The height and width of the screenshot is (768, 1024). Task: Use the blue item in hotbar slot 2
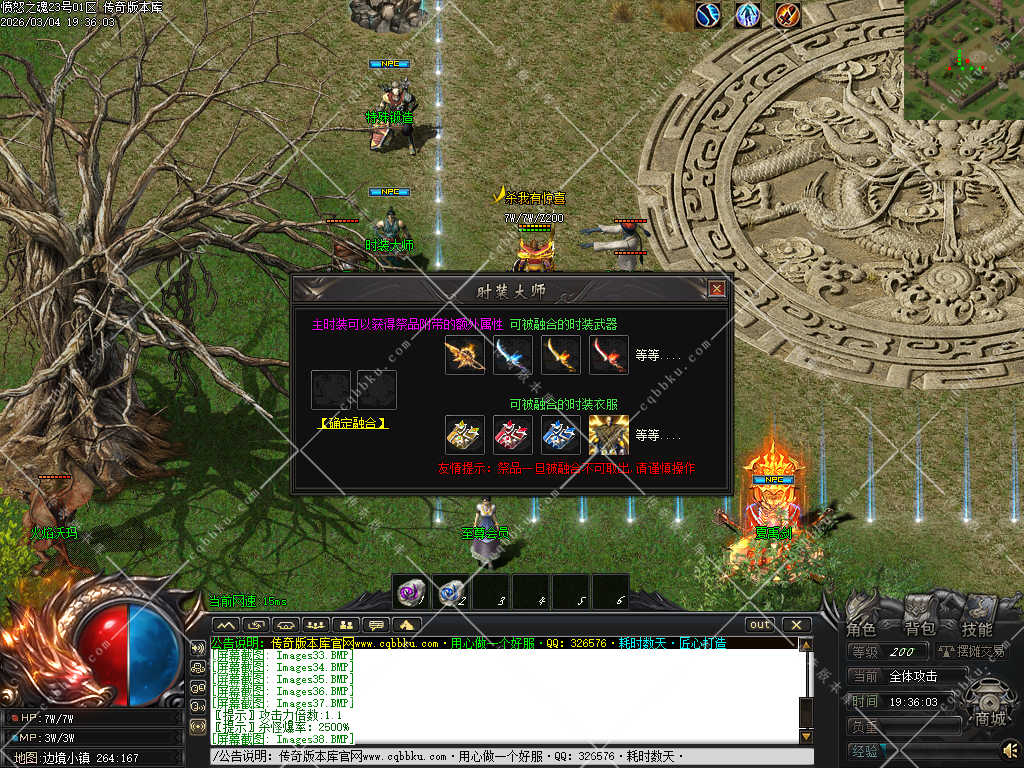tap(450, 591)
